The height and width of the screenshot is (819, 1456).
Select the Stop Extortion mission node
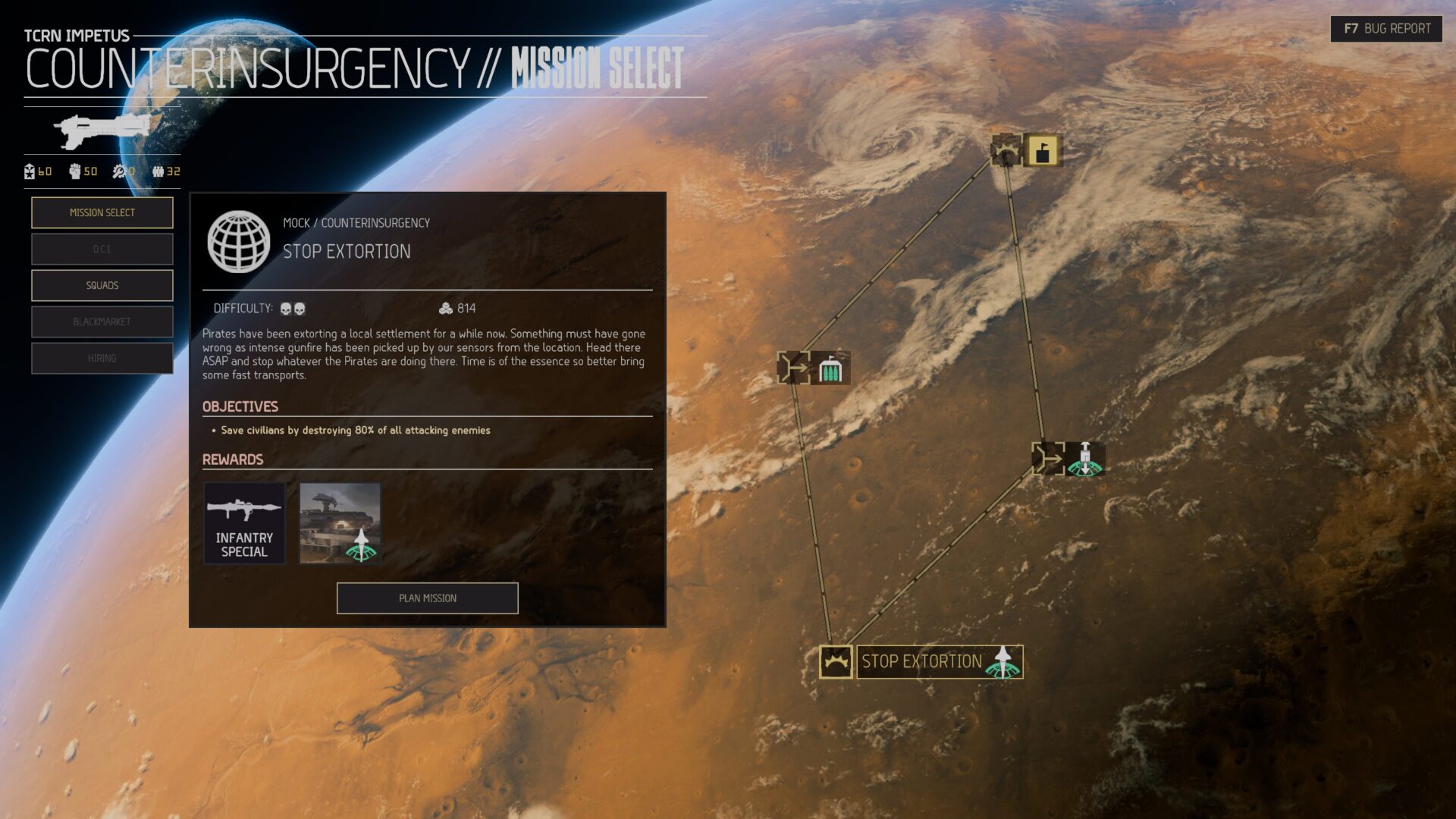point(921,661)
